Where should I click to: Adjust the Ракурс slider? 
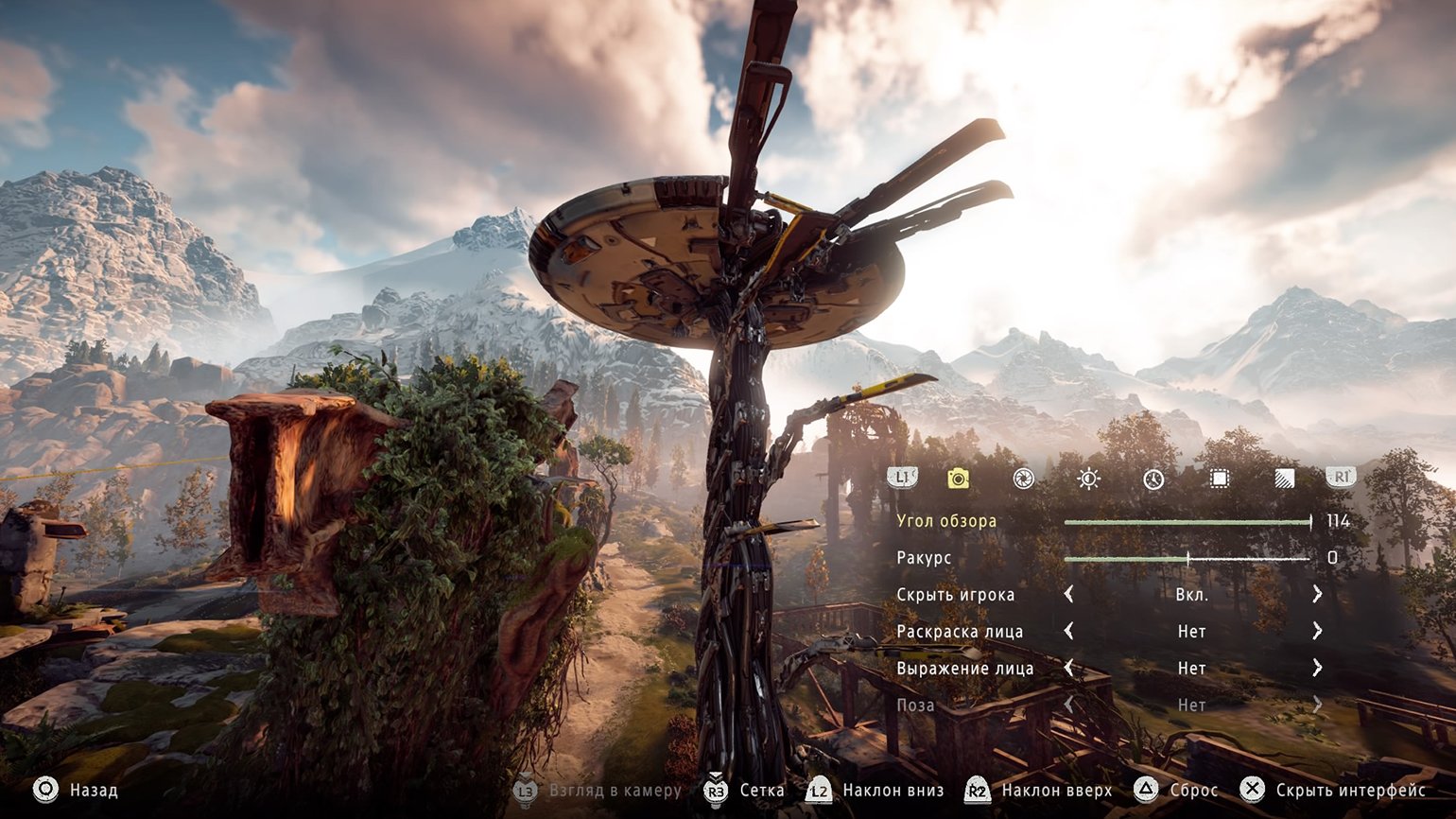(1187, 559)
